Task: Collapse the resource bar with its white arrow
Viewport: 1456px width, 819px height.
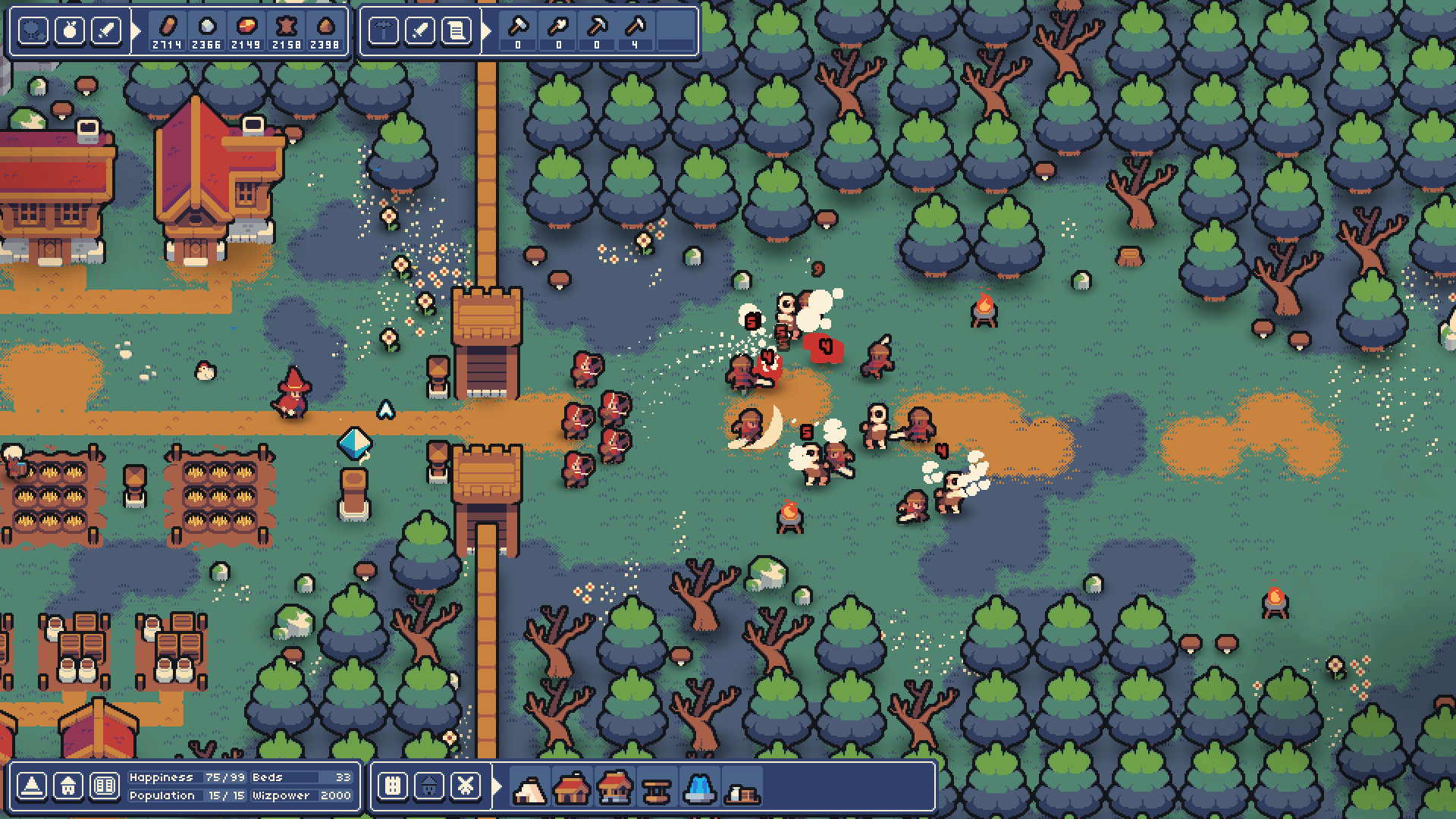Action: click(x=136, y=30)
